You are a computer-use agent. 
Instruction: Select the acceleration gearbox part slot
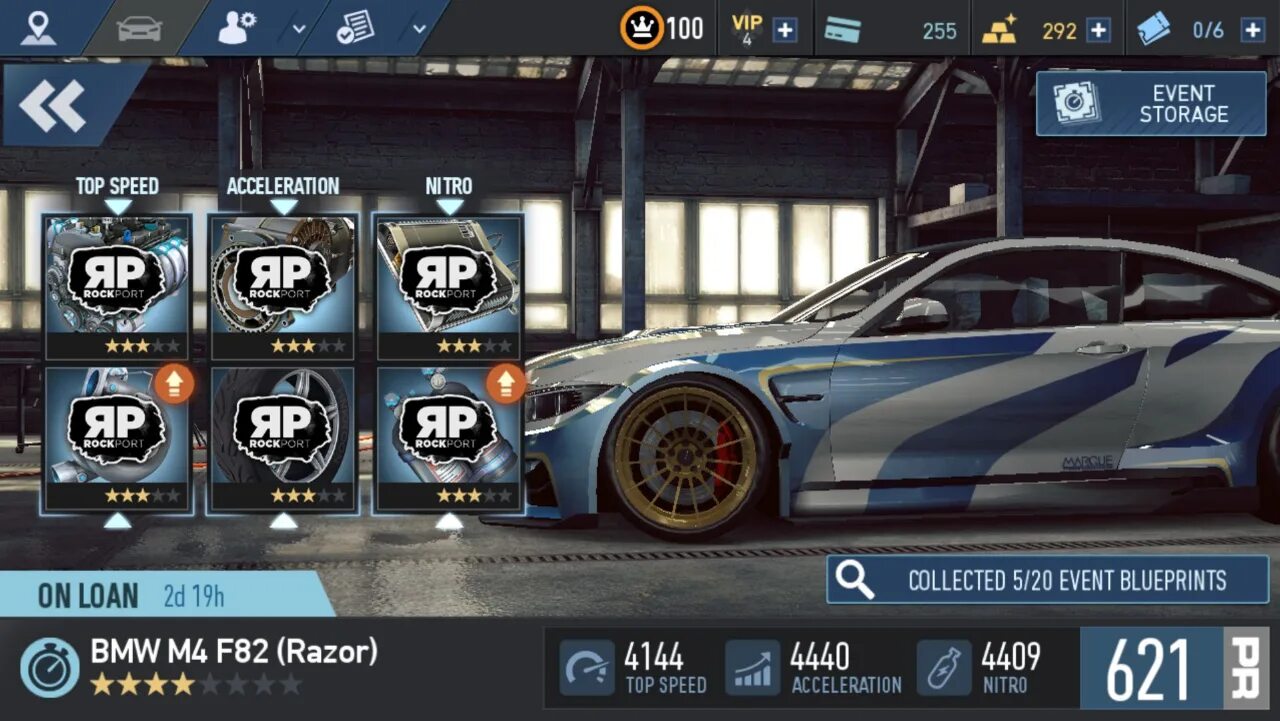click(x=284, y=287)
